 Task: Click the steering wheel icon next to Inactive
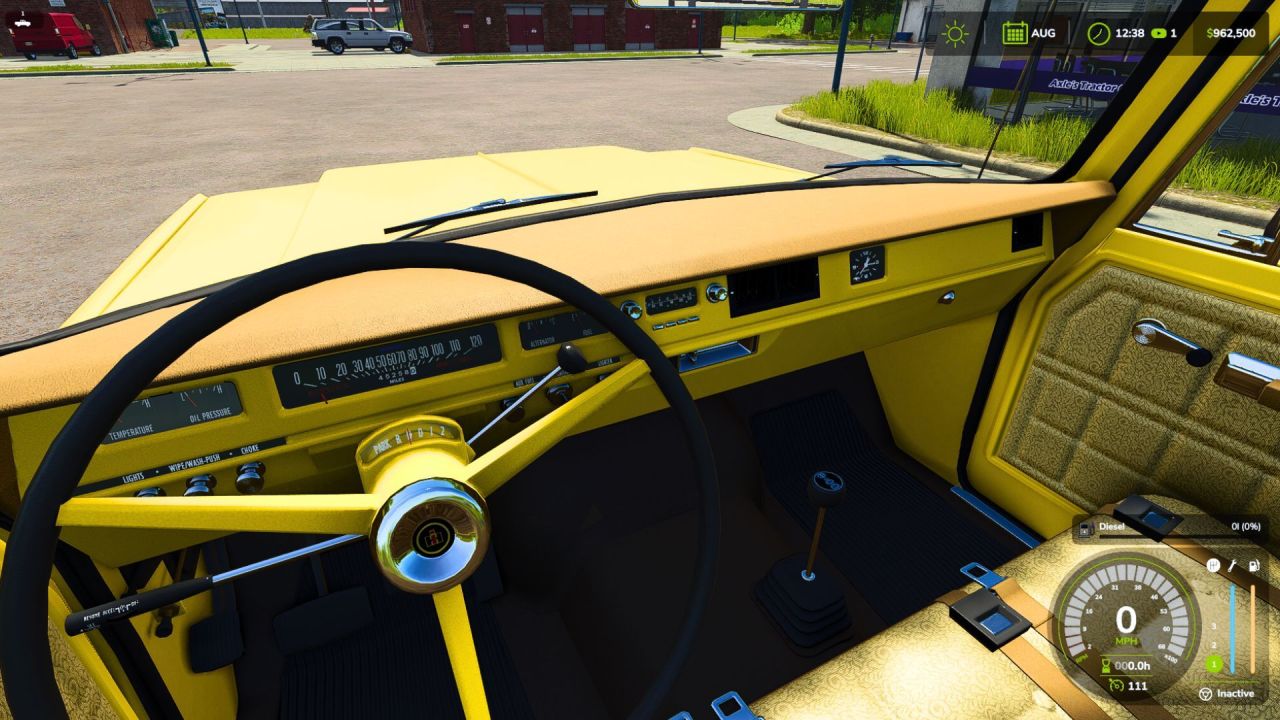coord(1206,693)
